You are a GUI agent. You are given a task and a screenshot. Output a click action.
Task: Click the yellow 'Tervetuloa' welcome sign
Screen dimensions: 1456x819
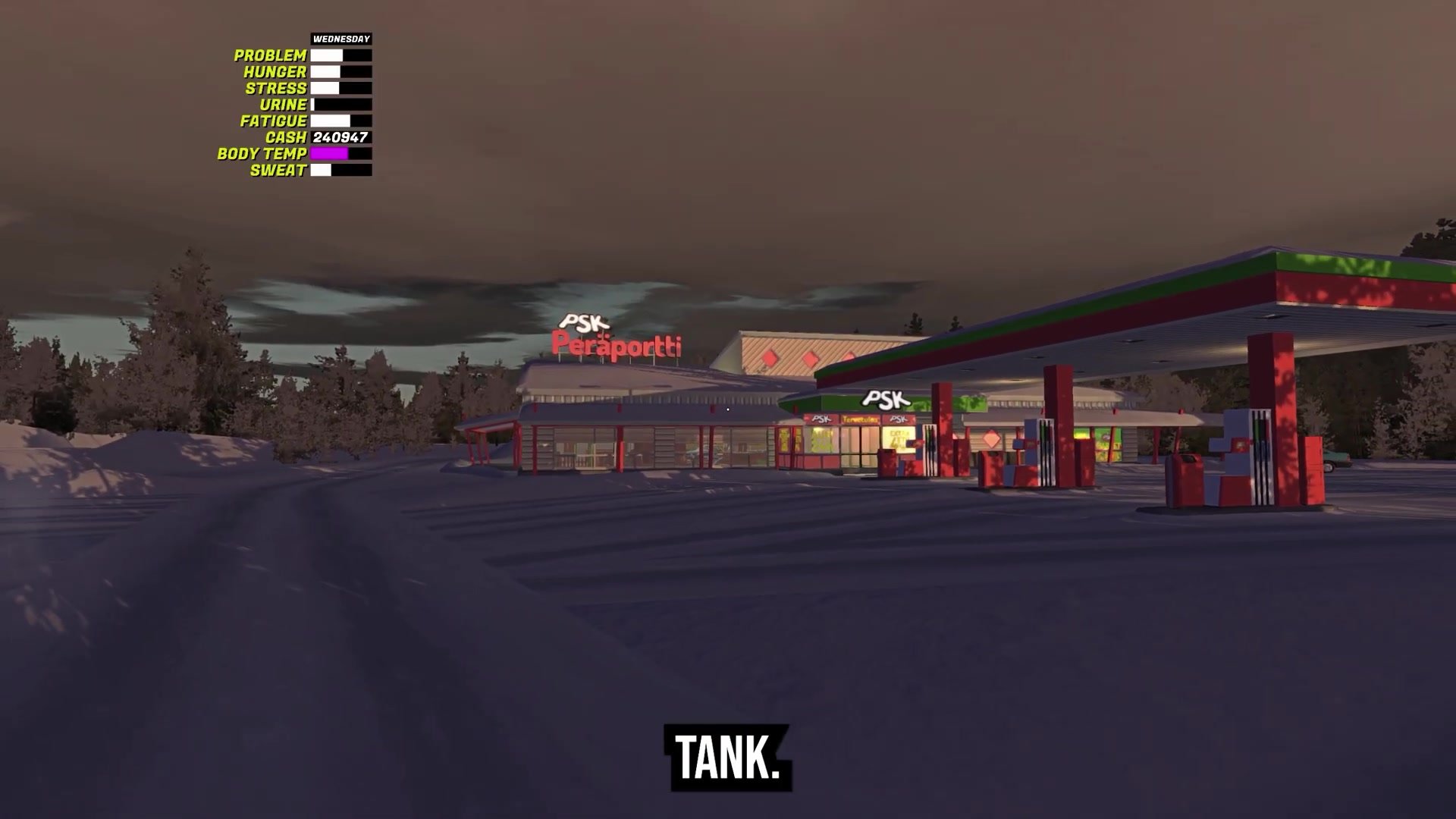tap(860, 419)
